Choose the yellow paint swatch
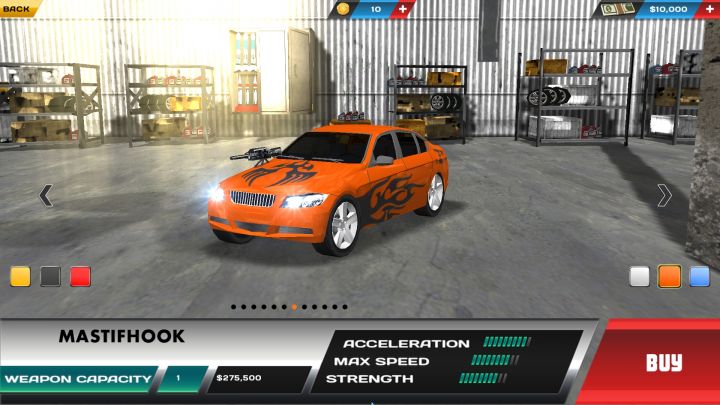The width and height of the screenshot is (720, 405). pos(21,277)
